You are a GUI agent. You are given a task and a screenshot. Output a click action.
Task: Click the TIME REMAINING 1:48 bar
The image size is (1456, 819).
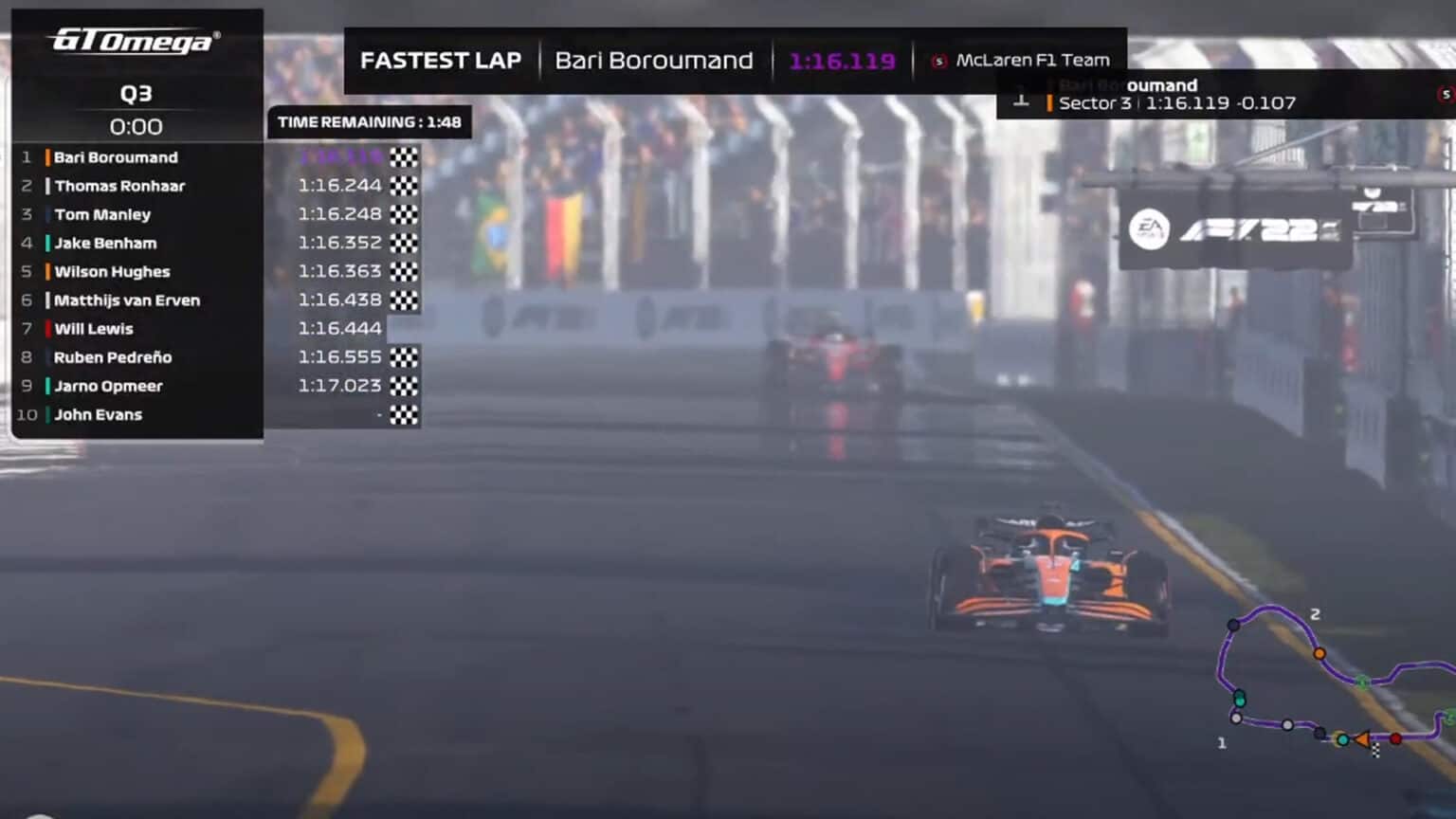point(368,123)
